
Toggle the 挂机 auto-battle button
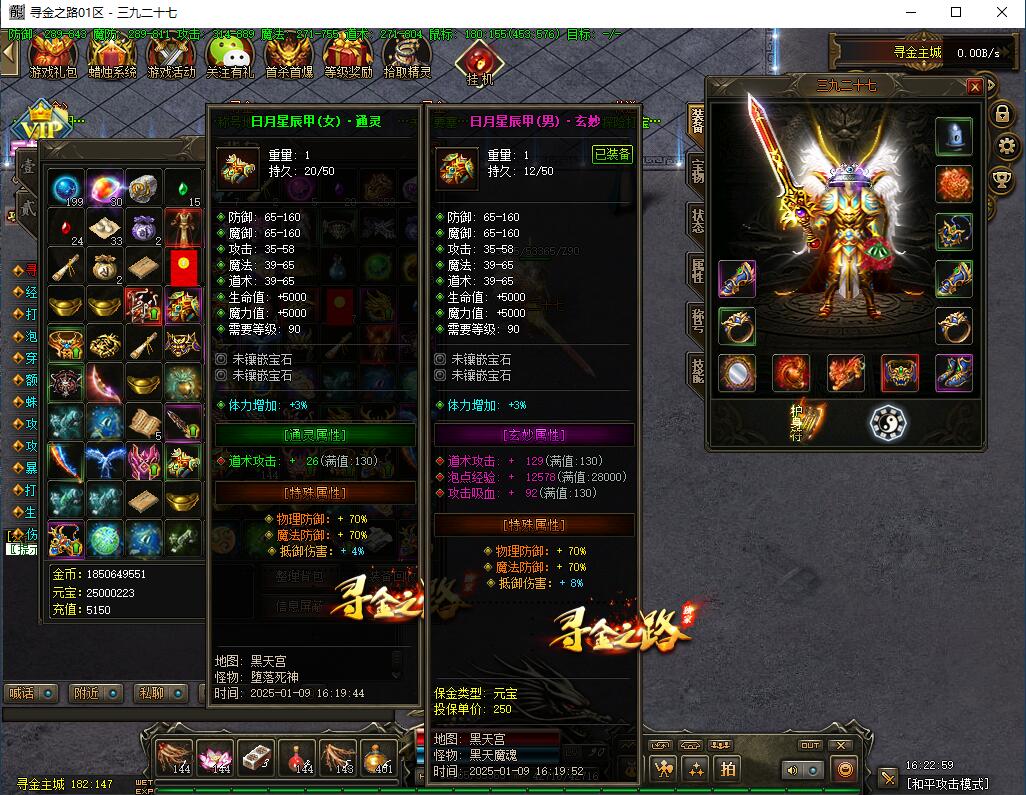tap(479, 62)
